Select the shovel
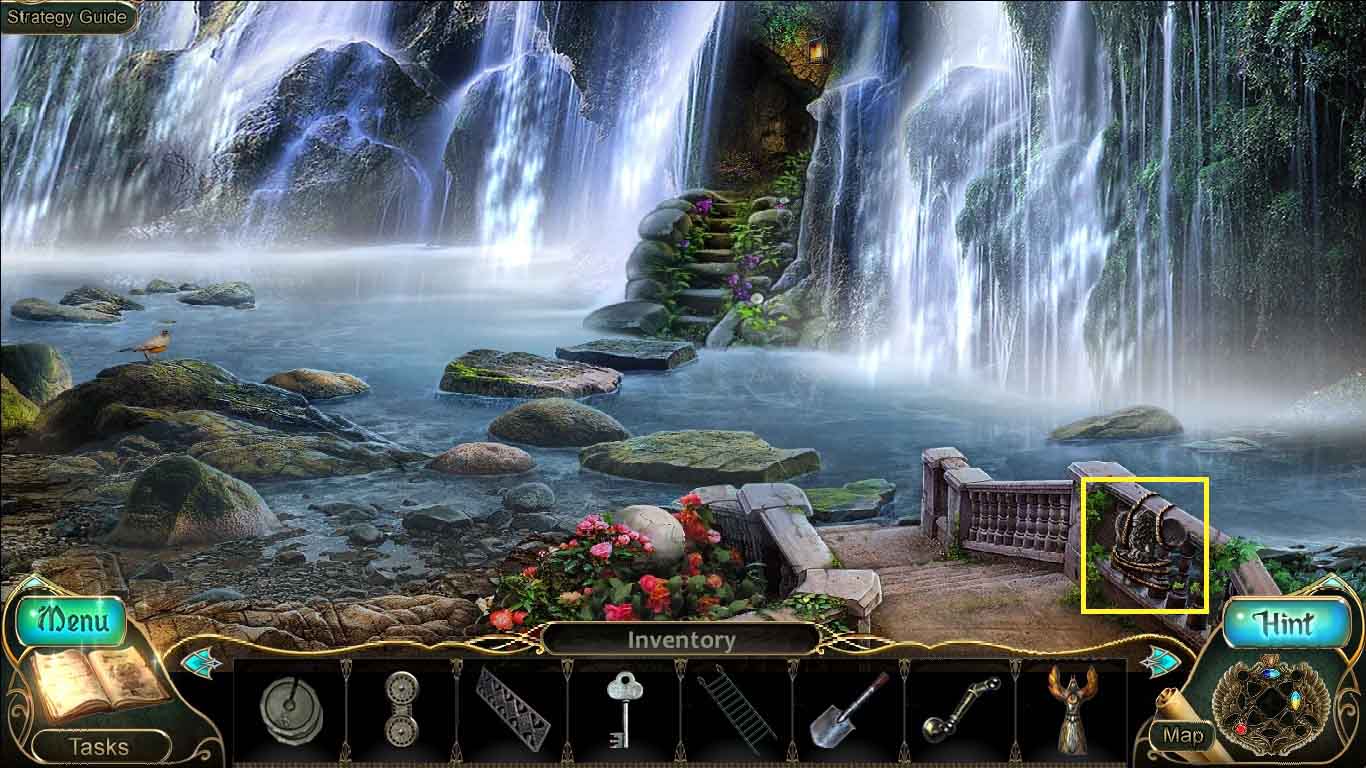 click(x=847, y=709)
